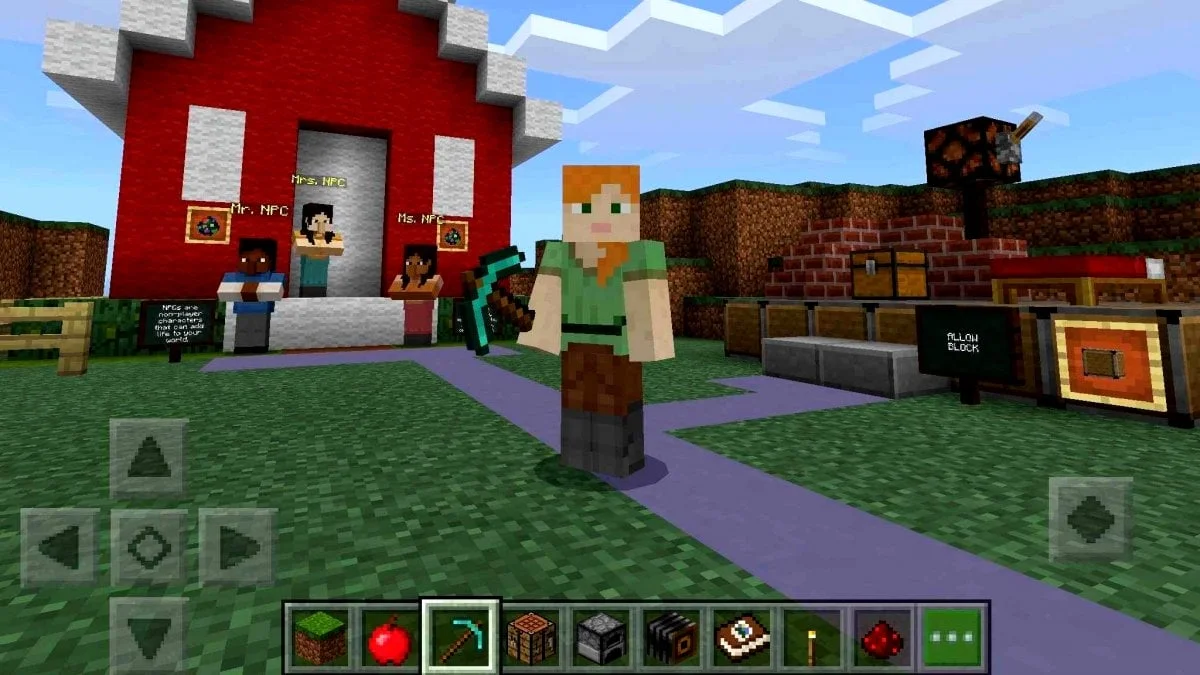Tap the move forward arrow button
The width and height of the screenshot is (1200, 675).
point(148,458)
